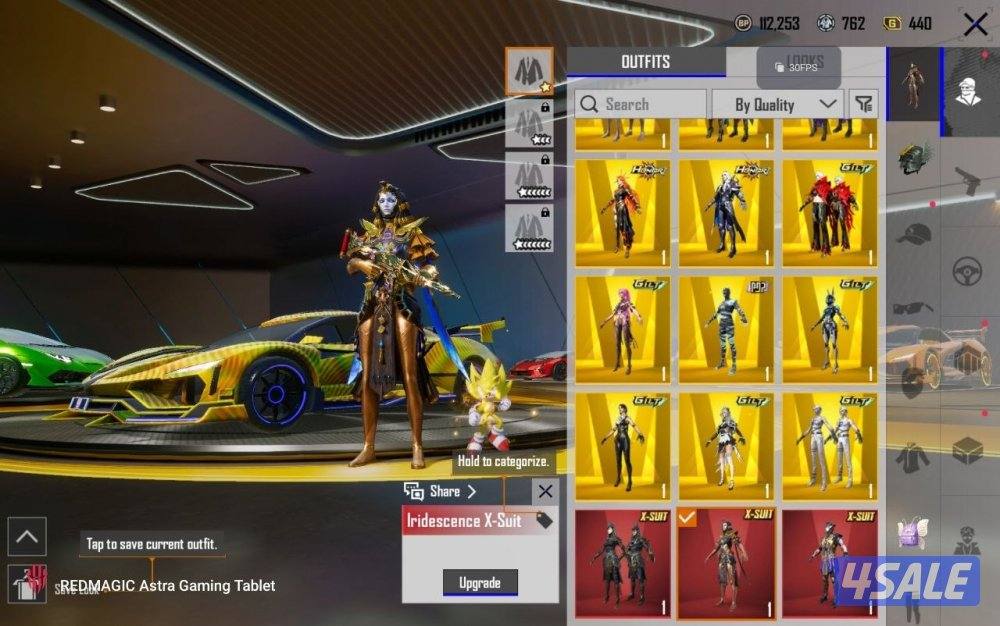Close the Iridescence X-Suit info popup
The image size is (1000, 626).
point(544,491)
